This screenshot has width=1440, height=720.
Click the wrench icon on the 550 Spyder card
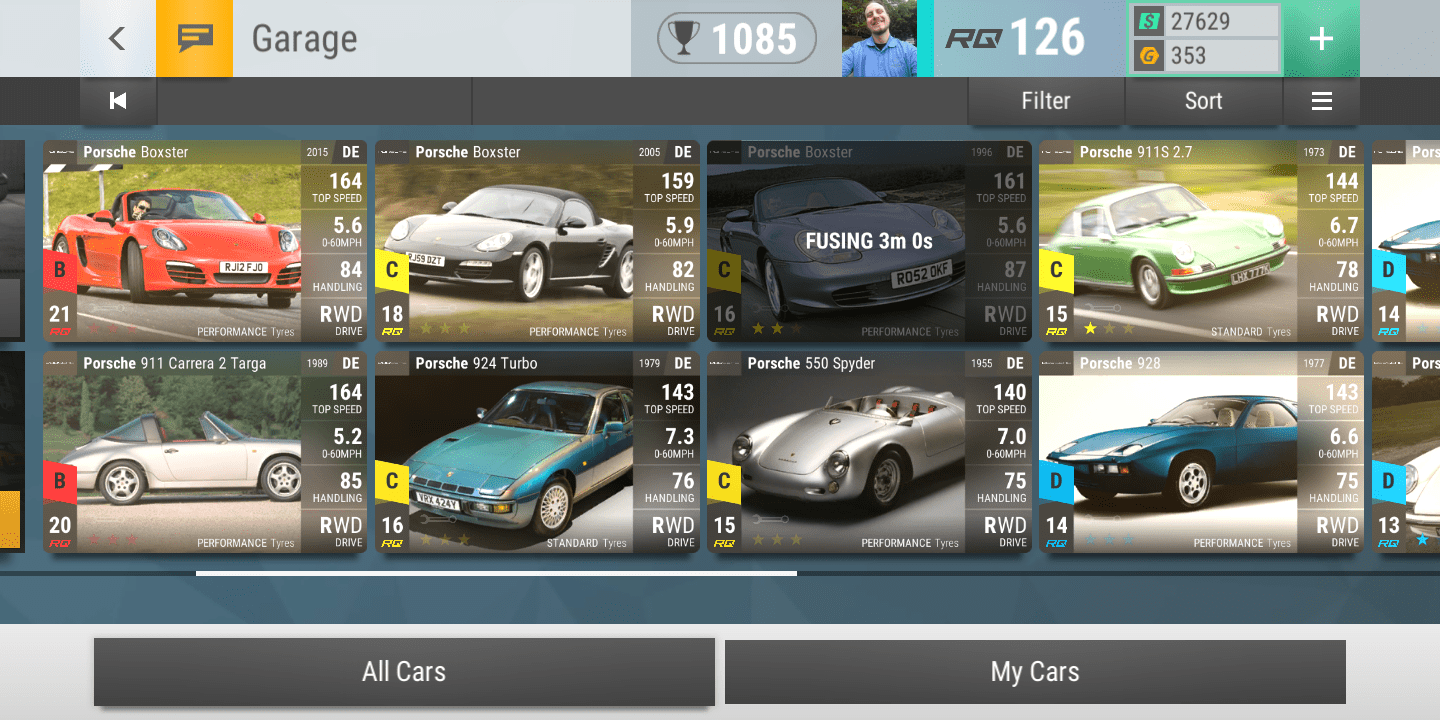click(770, 520)
